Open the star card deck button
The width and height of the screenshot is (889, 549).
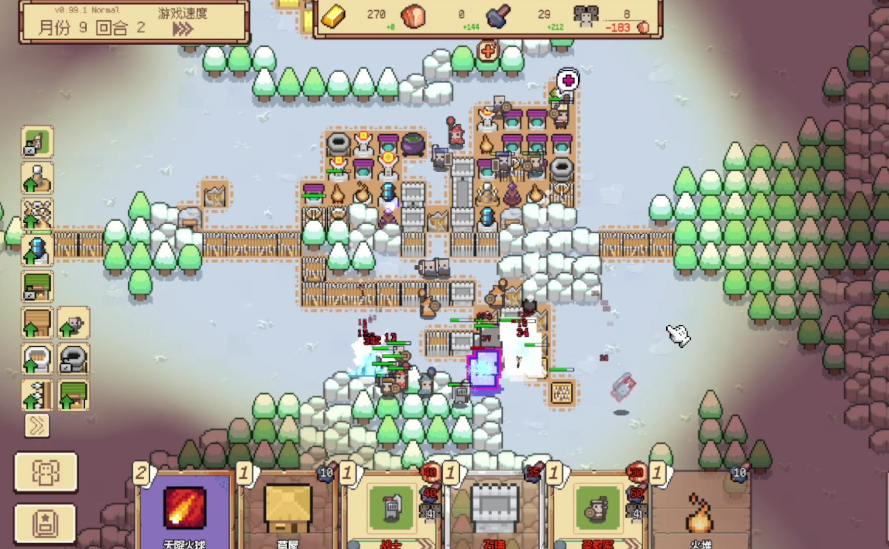[x=45, y=522]
